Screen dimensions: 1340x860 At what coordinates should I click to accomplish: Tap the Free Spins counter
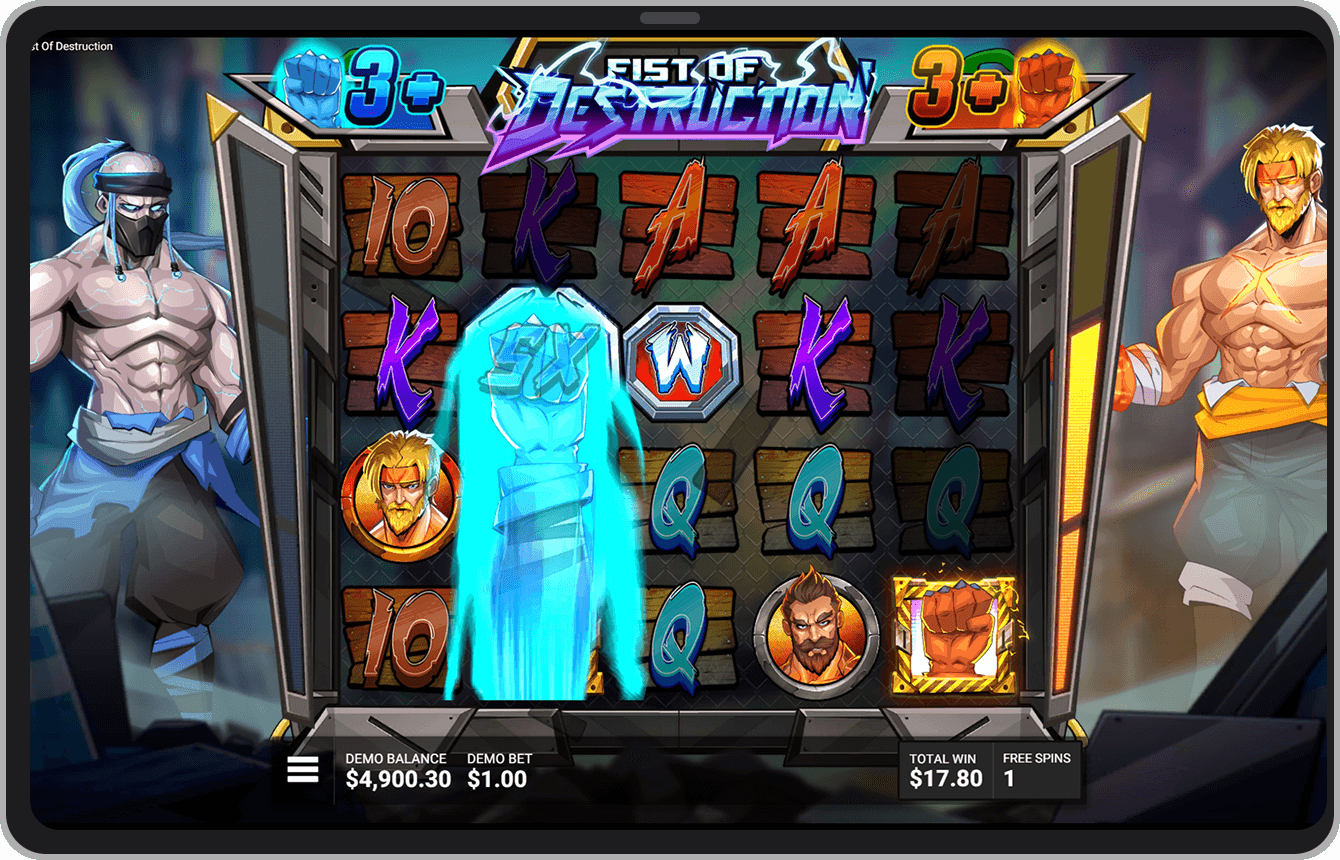click(x=1037, y=770)
